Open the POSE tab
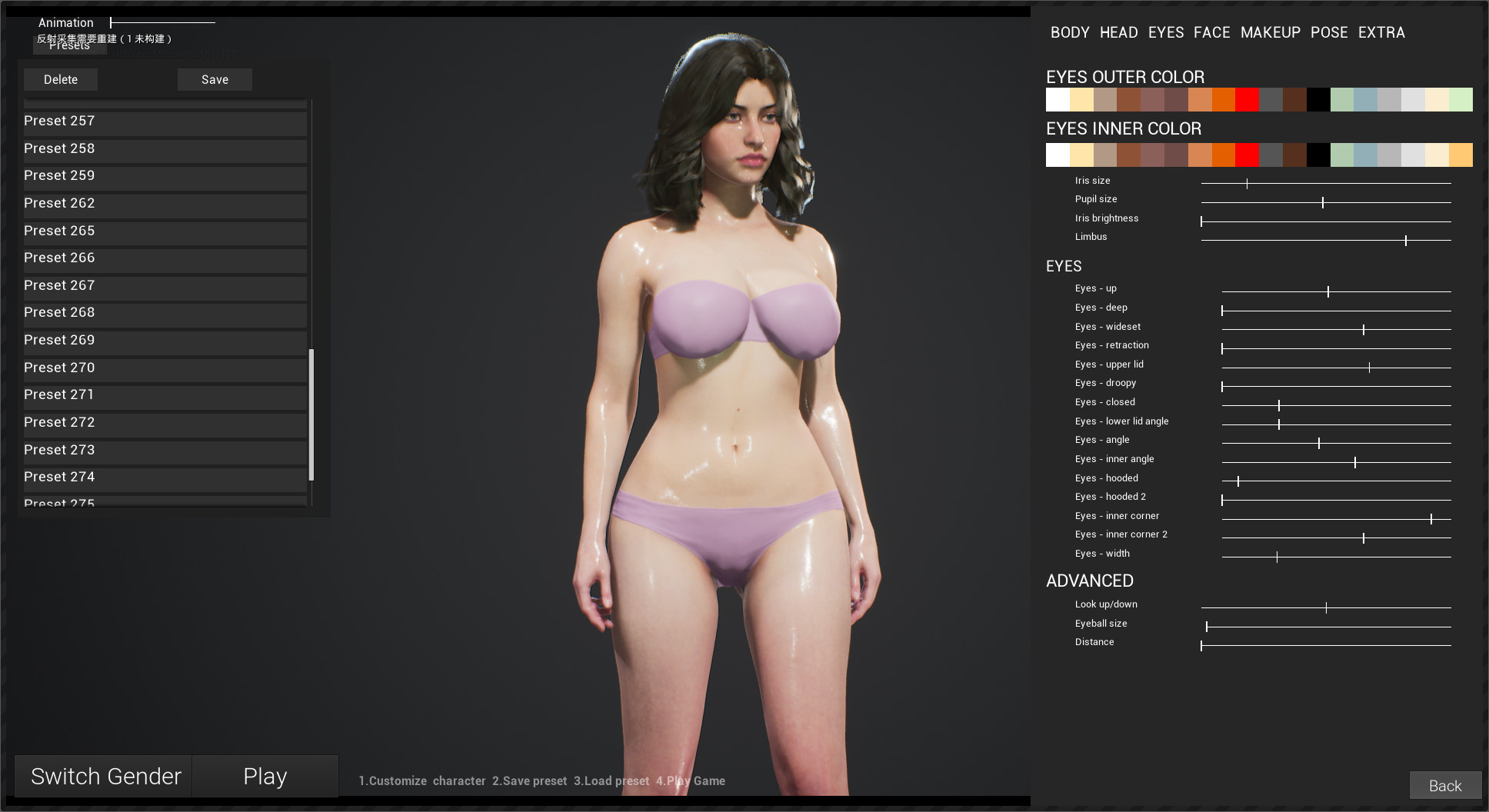1489x812 pixels. (x=1329, y=32)
